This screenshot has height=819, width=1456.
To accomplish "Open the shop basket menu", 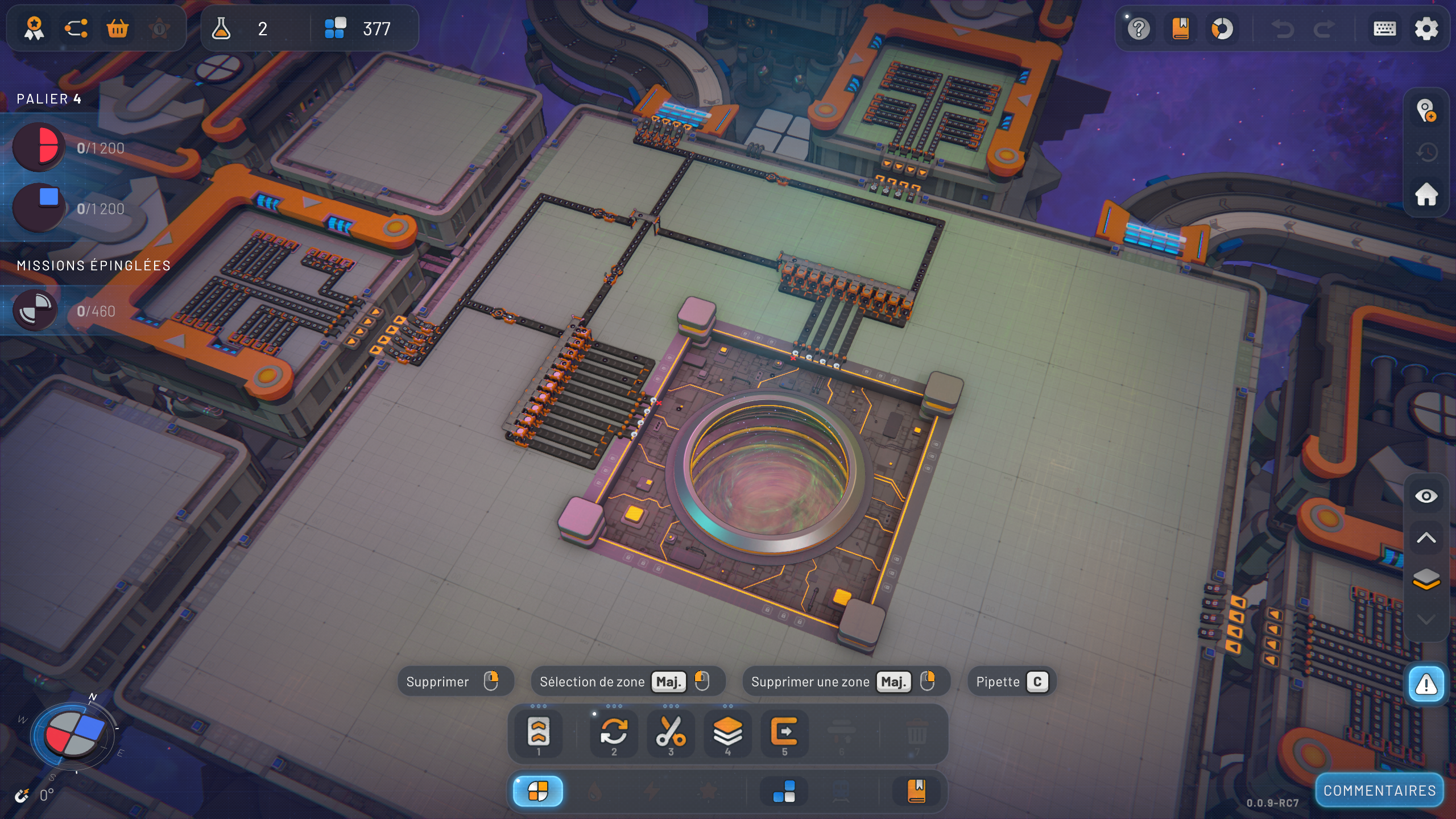I will pyautogui.click(x=118, y=28).
